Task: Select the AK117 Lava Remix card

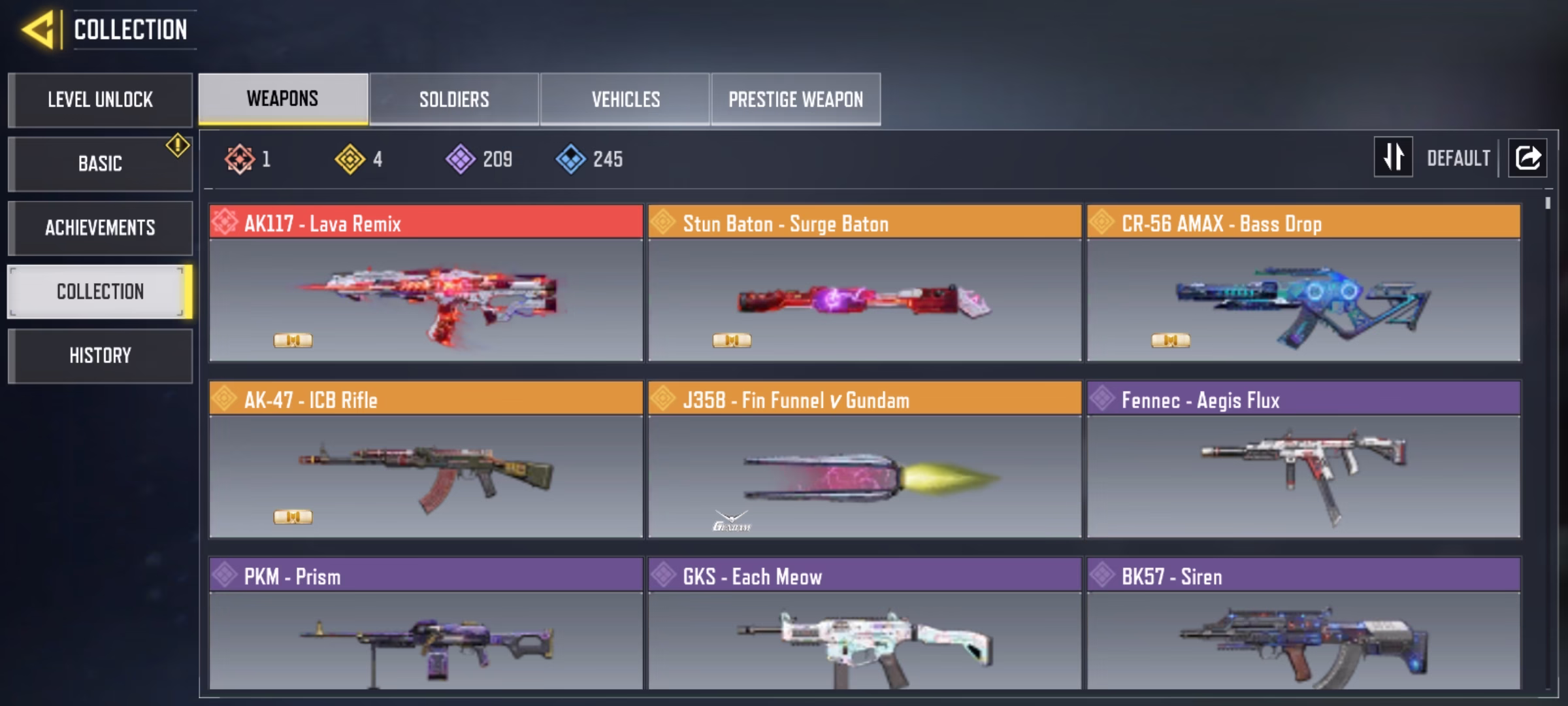Action: pyautogui.click(x=426, y=283)
